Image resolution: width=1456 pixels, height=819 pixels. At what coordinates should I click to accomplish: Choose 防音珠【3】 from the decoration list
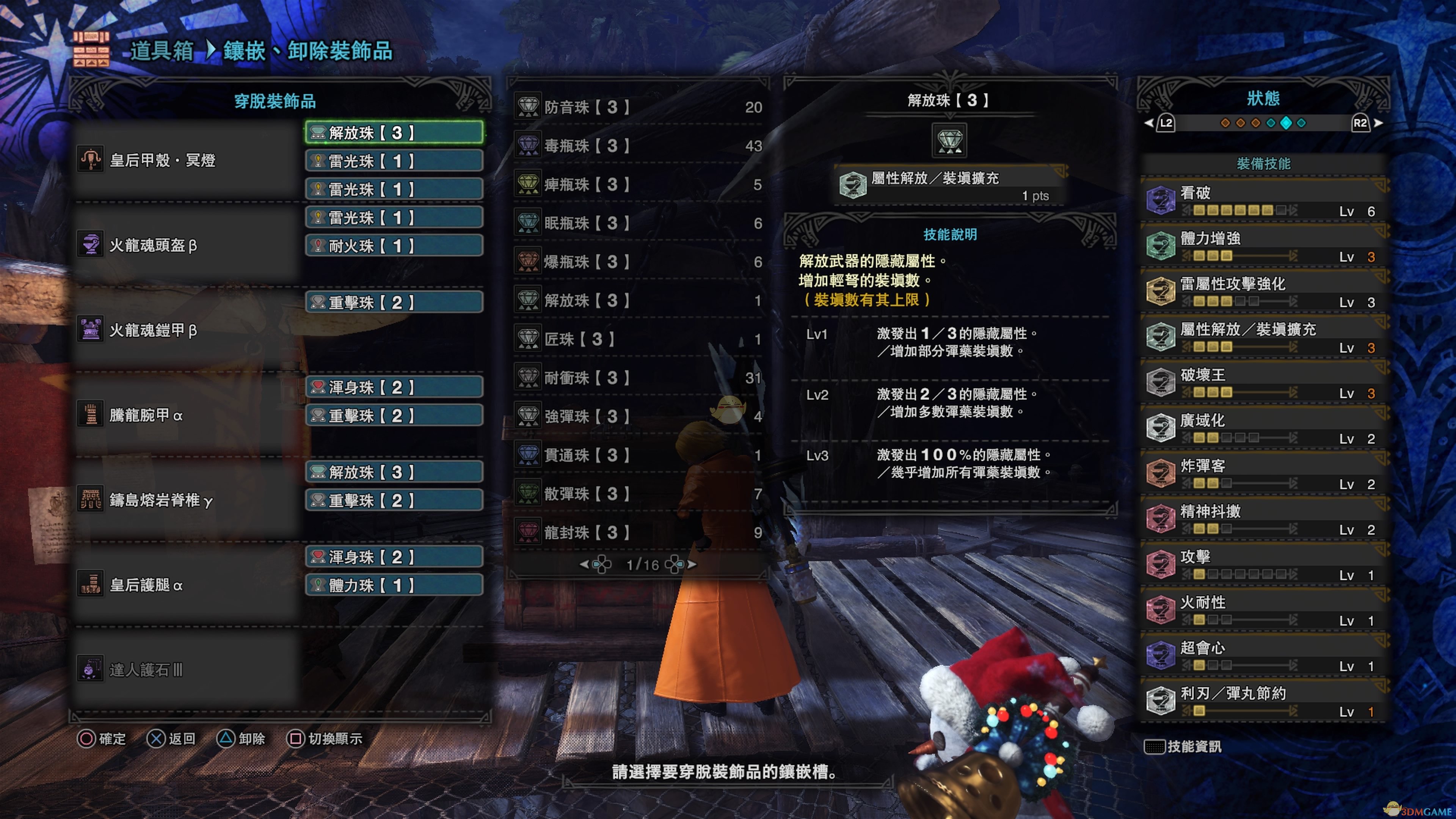point(639,107)
